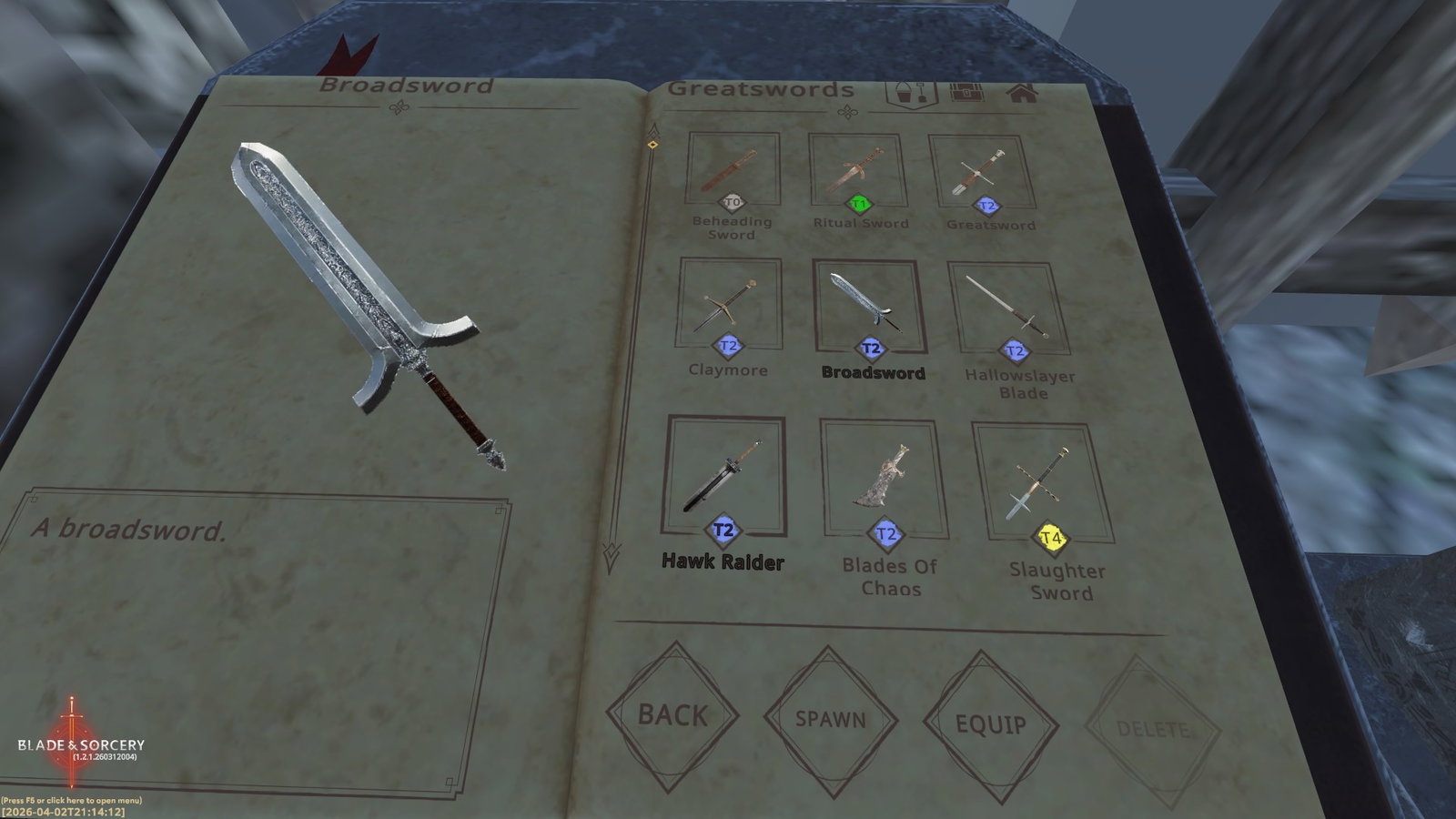Select the Slaughter Sword item
This screenshot has height=819, width=1456.
1042,484
